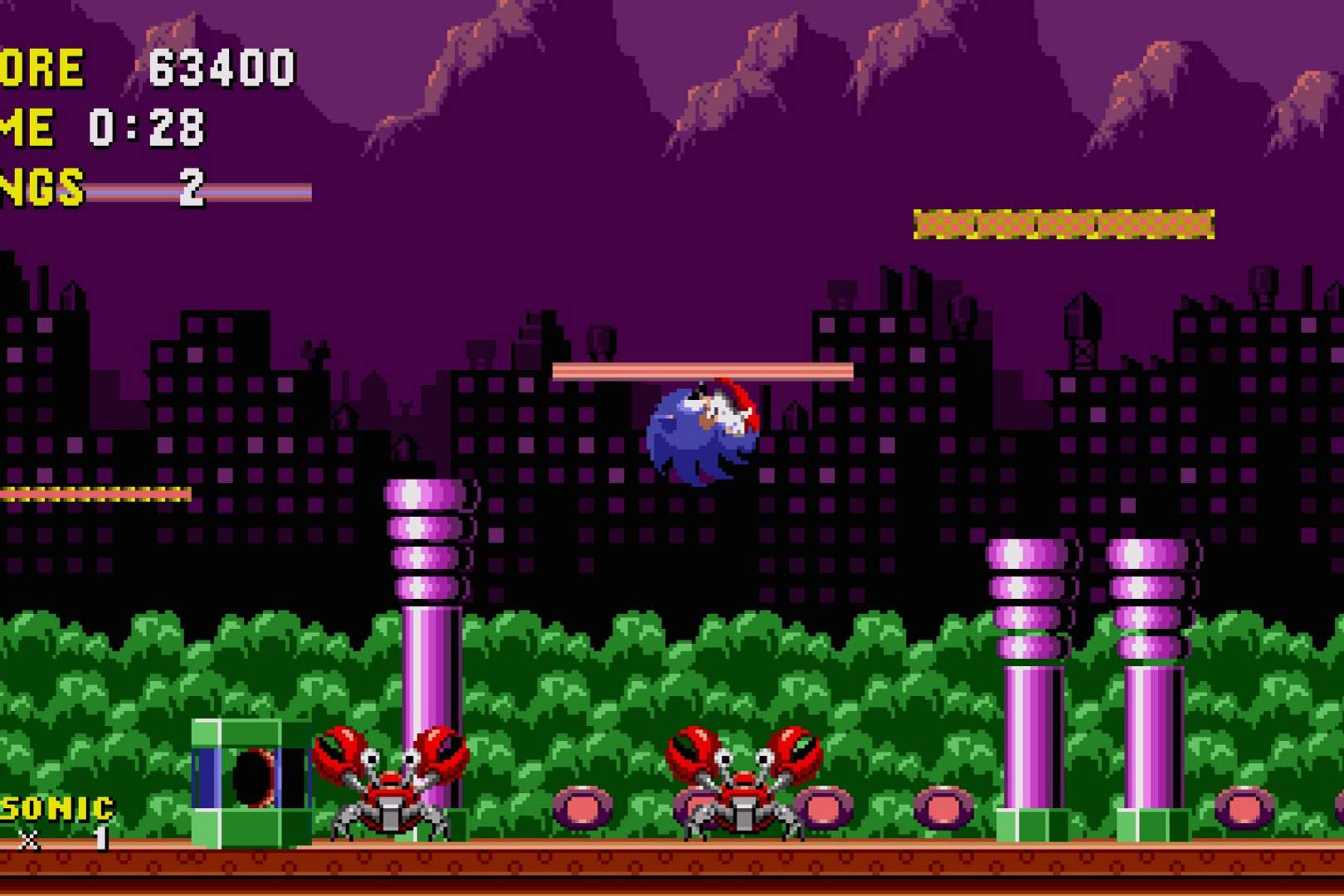Click the SCORE 63400 display
This screenshot has height=896, width=1344.
(x=149, y=66)
